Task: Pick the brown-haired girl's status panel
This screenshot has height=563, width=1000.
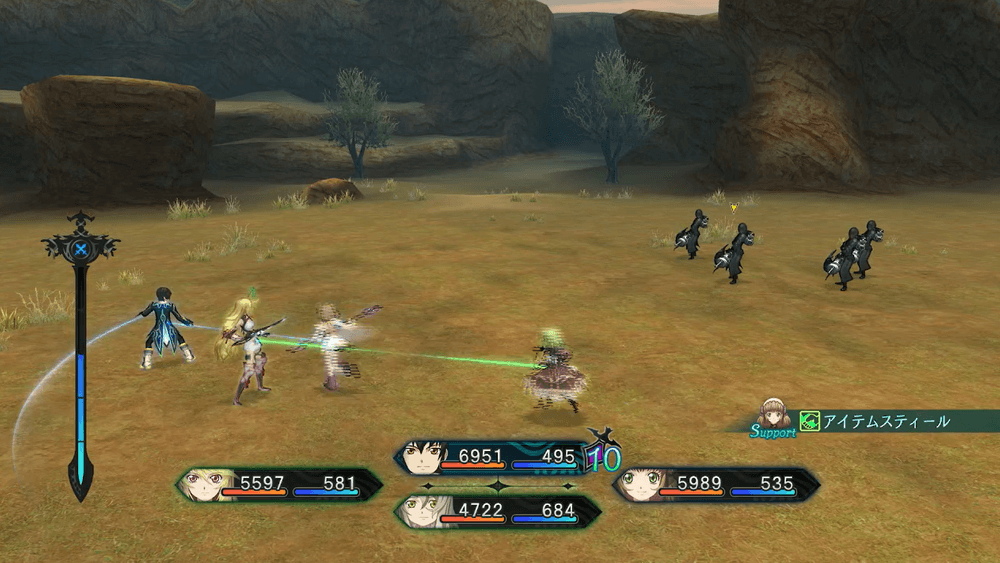Action: point(714,485)
